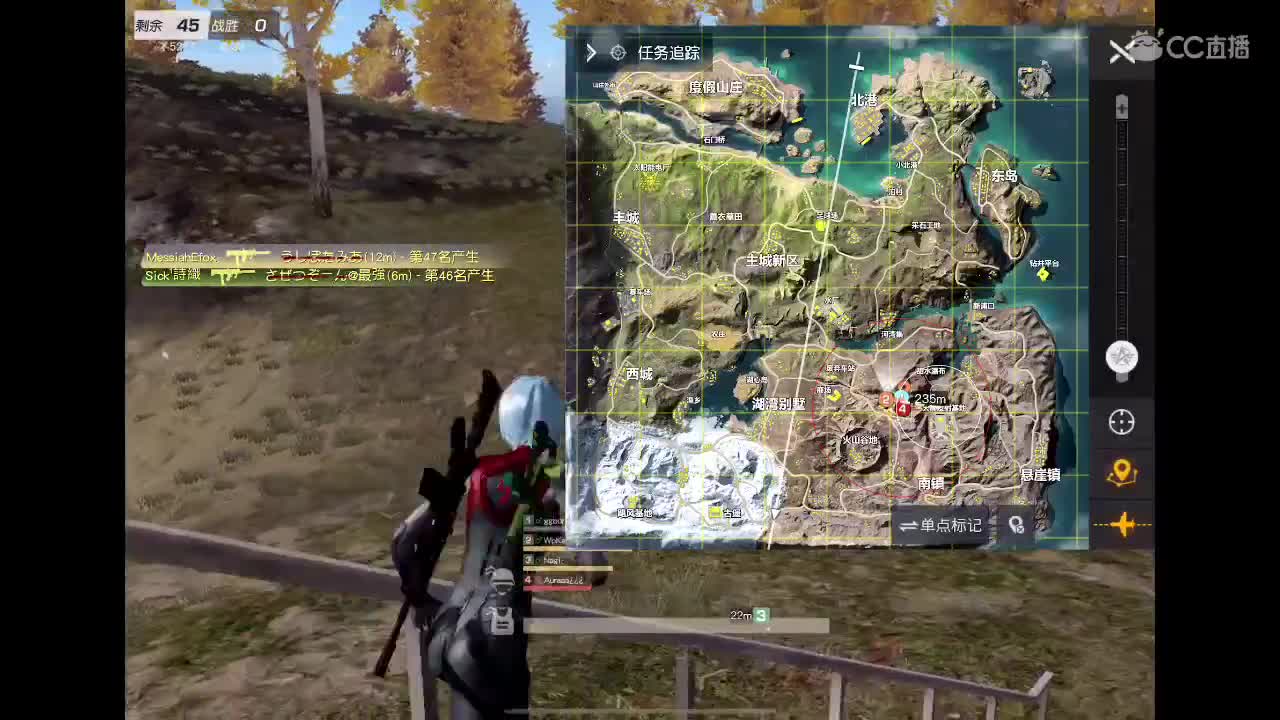Click the globe marker icon beside 单点标记
Viewport: 1280px width, 720px height.
click(1018, 525)
